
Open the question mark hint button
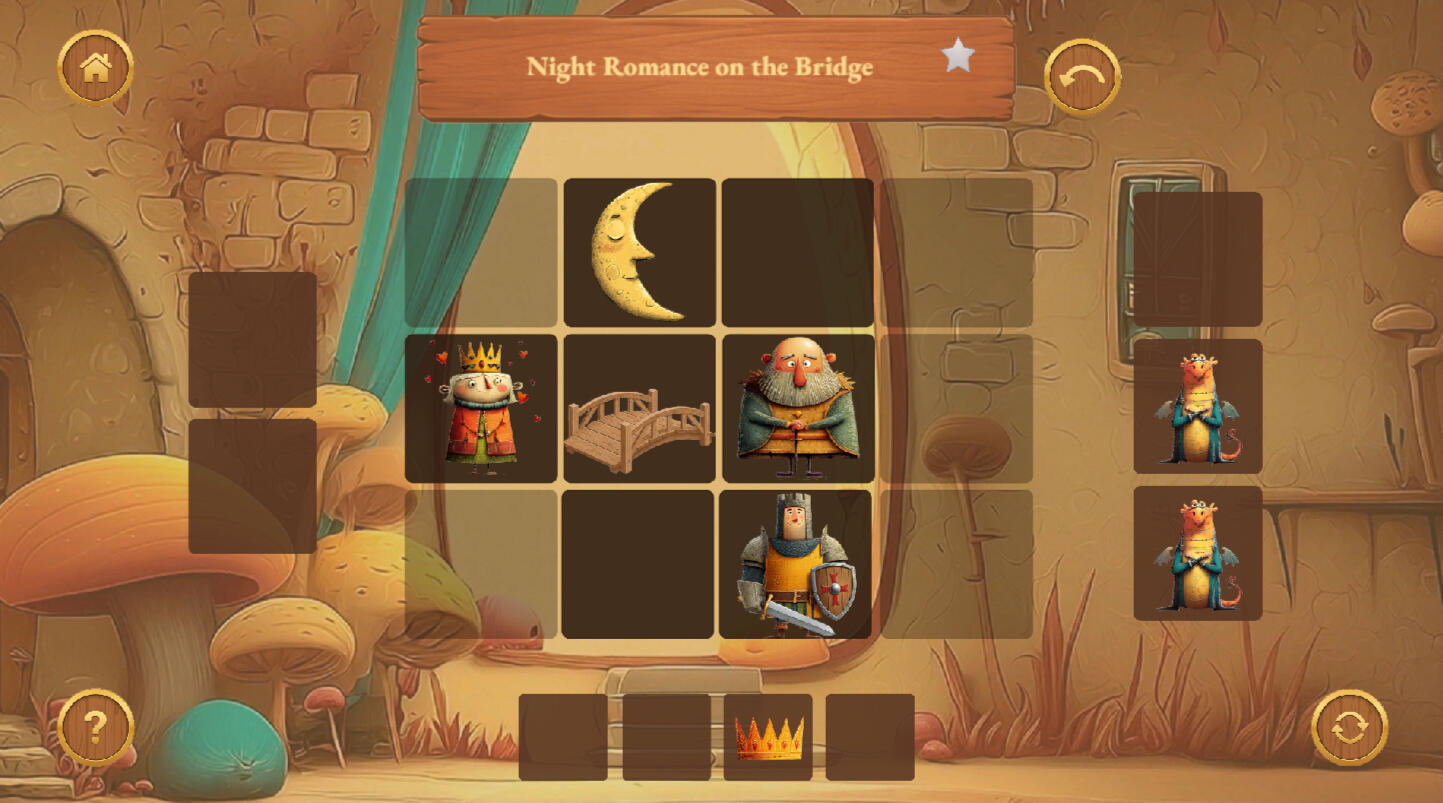coord(95,727)
